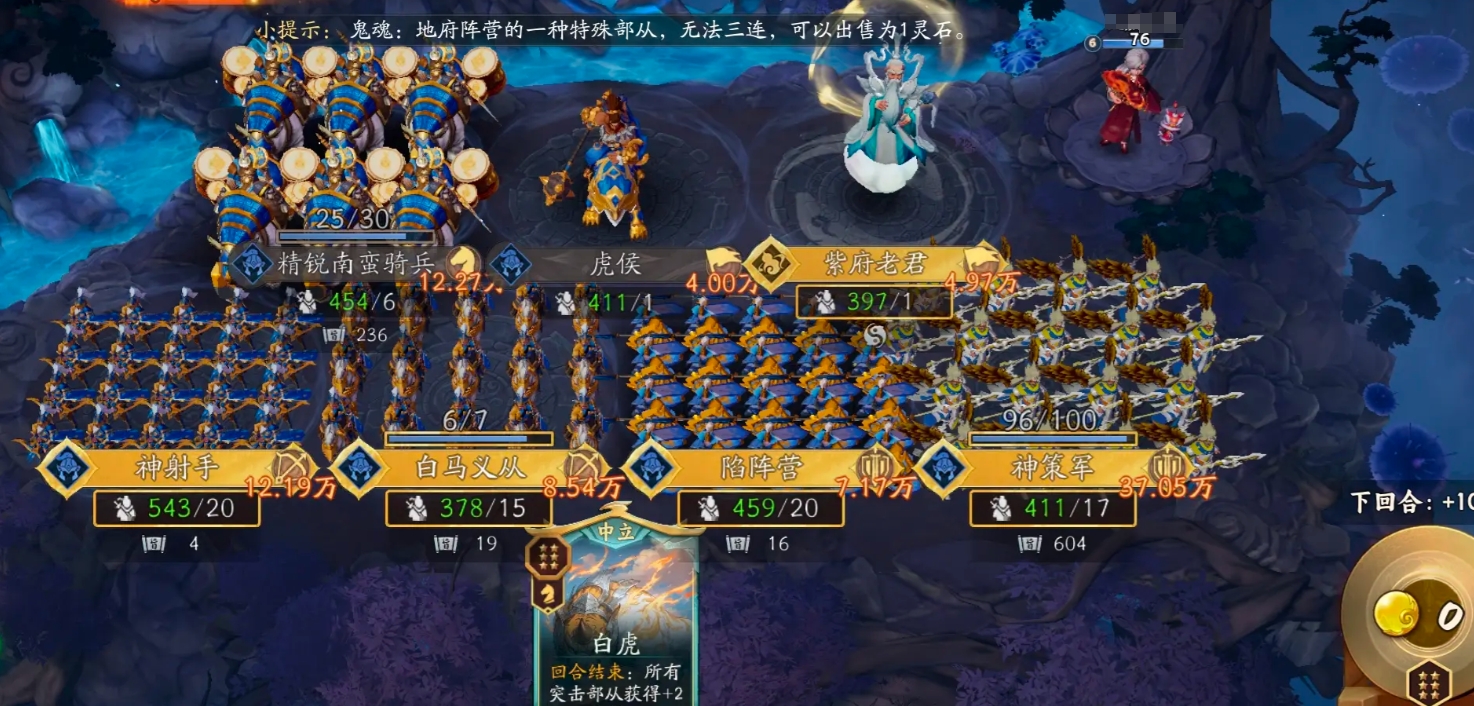Select the 虎侯 unit nameplate

tap(615, 264)
